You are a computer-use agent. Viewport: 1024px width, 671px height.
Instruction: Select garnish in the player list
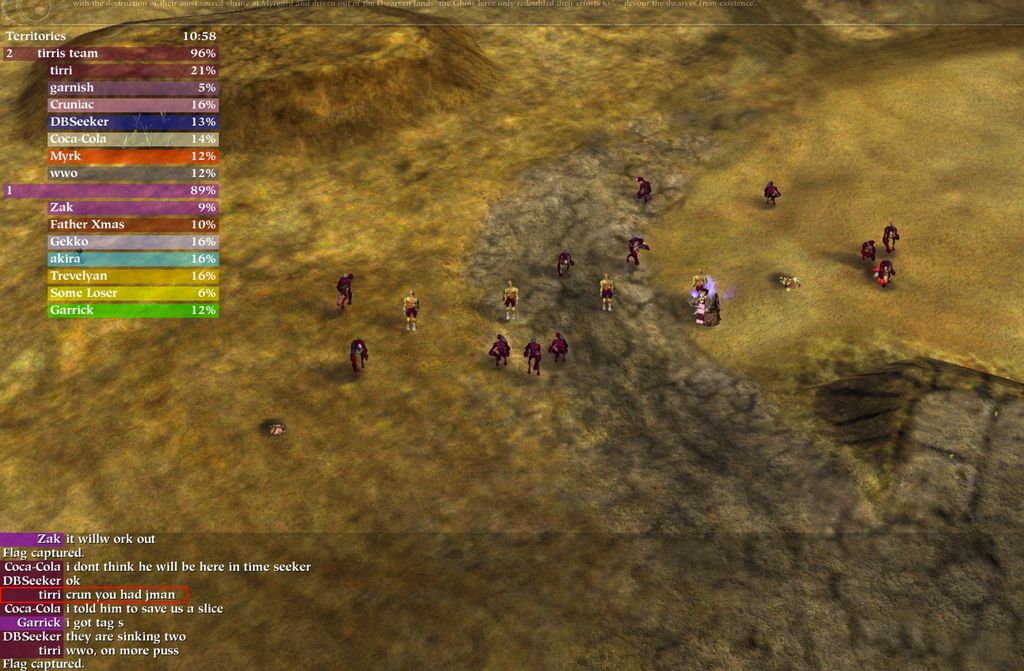(132, 88)
